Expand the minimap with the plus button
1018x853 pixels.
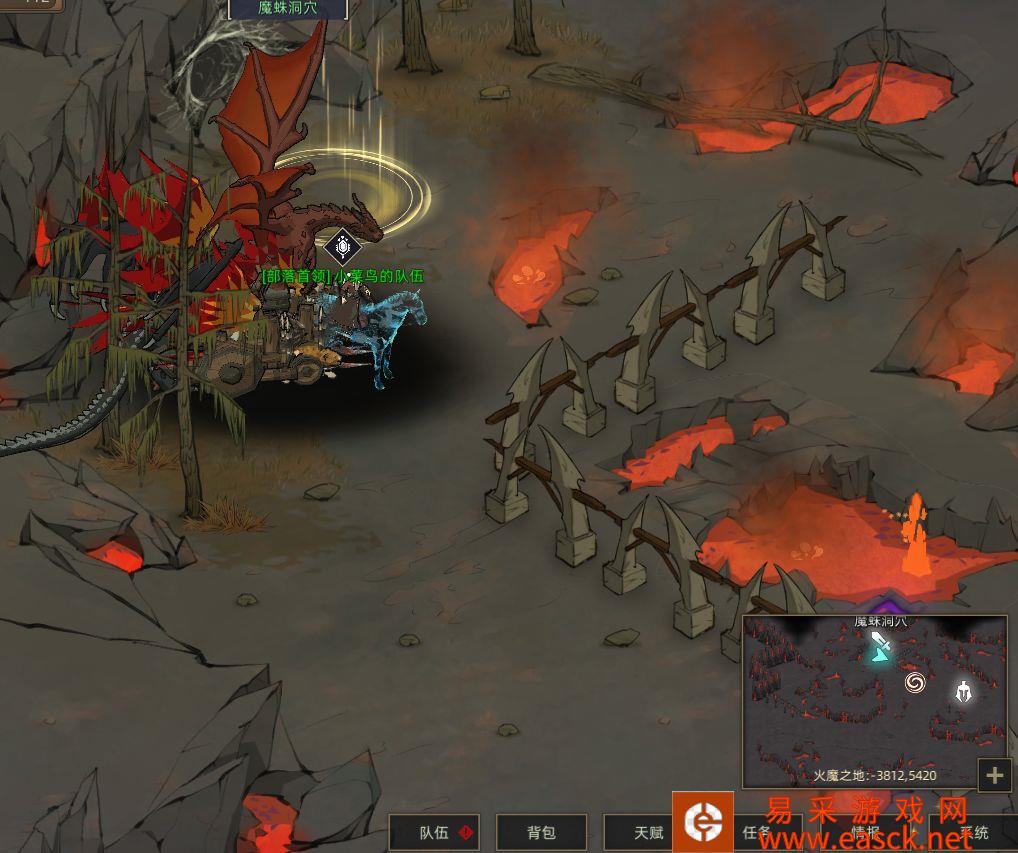(994, 774)
